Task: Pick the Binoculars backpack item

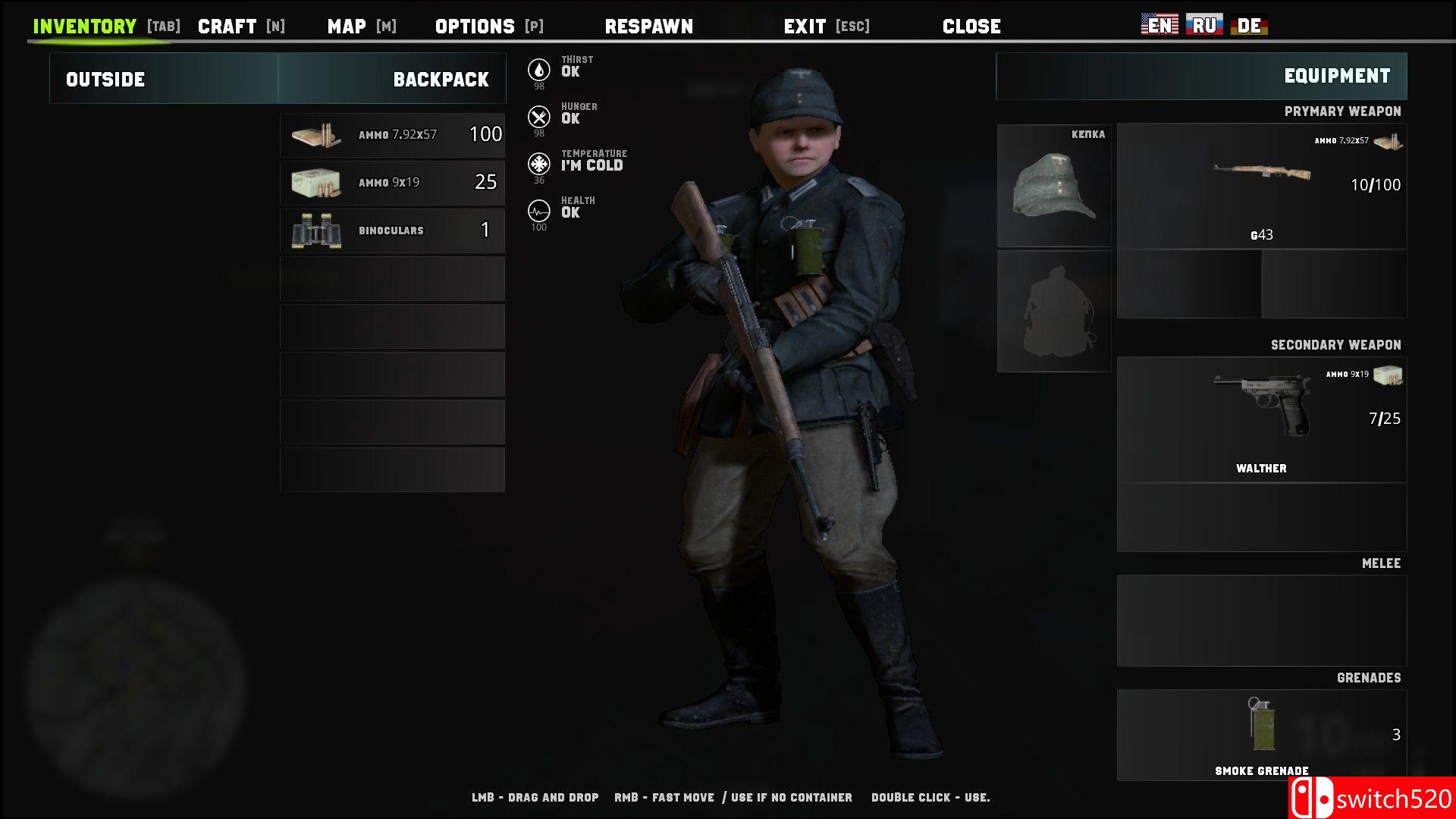Action: pos(392,231)
